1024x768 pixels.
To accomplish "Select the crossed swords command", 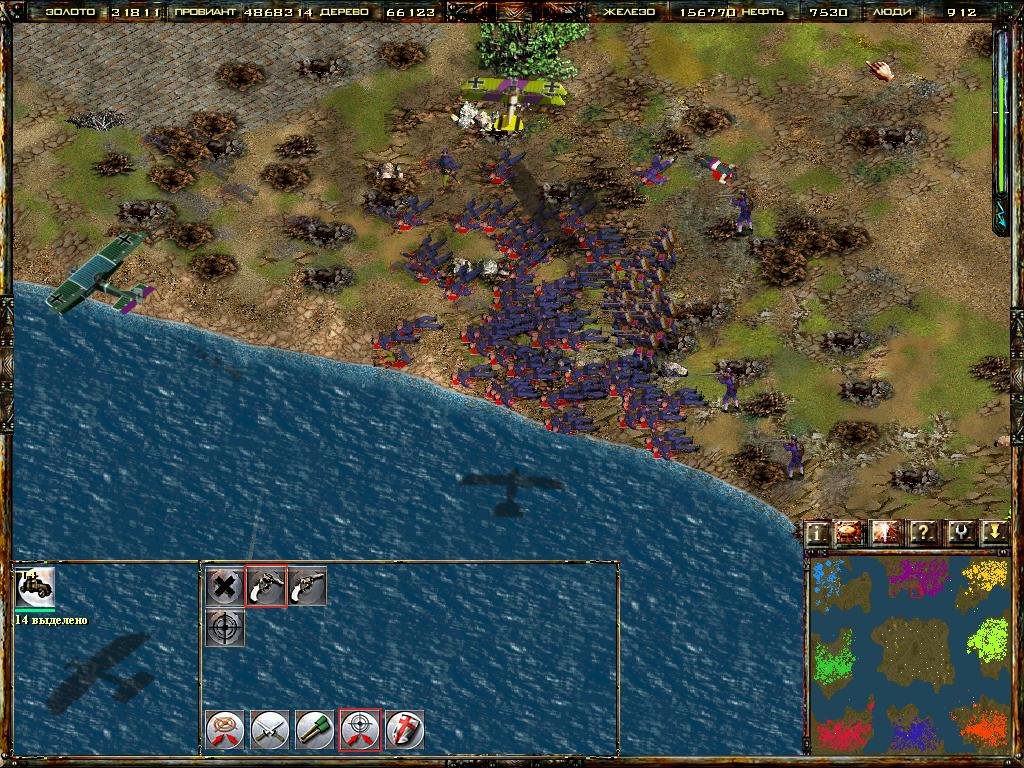I will click(270, 729).
